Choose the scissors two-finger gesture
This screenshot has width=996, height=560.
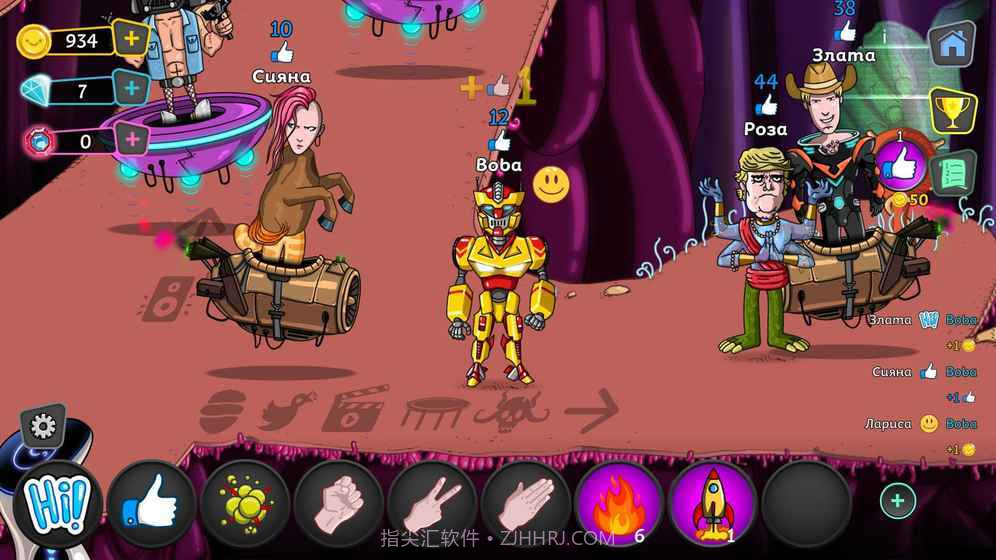coord(432,505)
